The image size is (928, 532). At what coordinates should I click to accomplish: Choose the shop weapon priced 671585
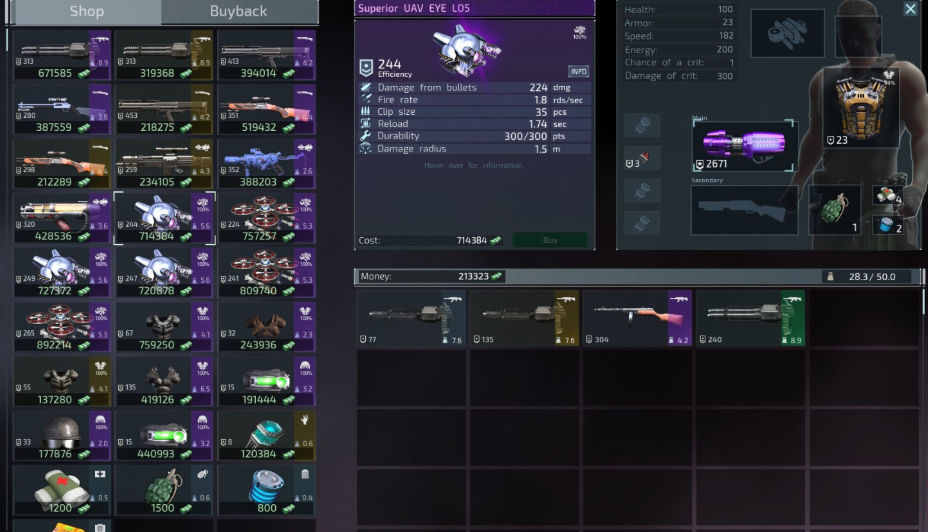click(x=62, y=56)
